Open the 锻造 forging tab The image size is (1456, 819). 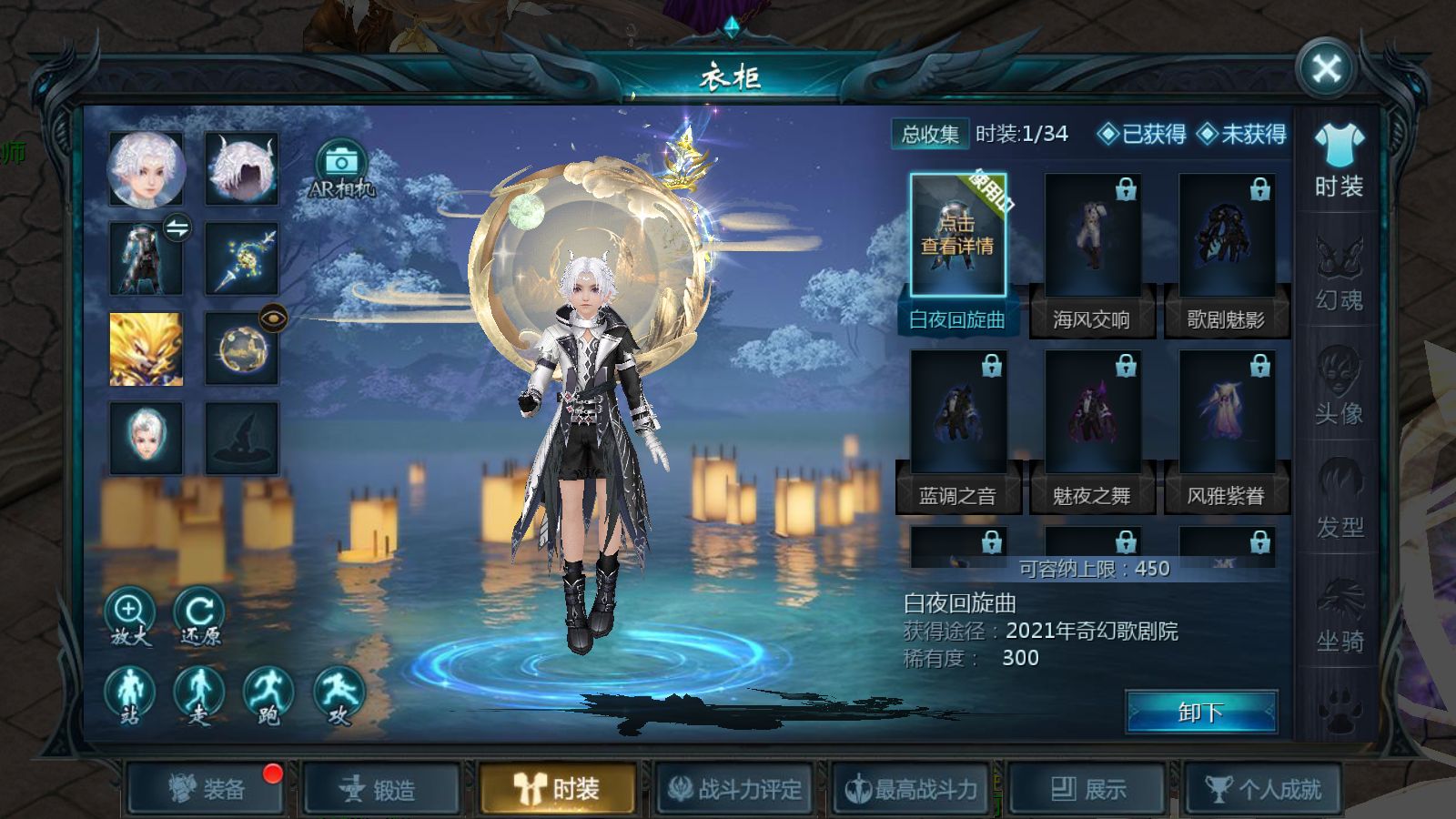pos(380,789)
